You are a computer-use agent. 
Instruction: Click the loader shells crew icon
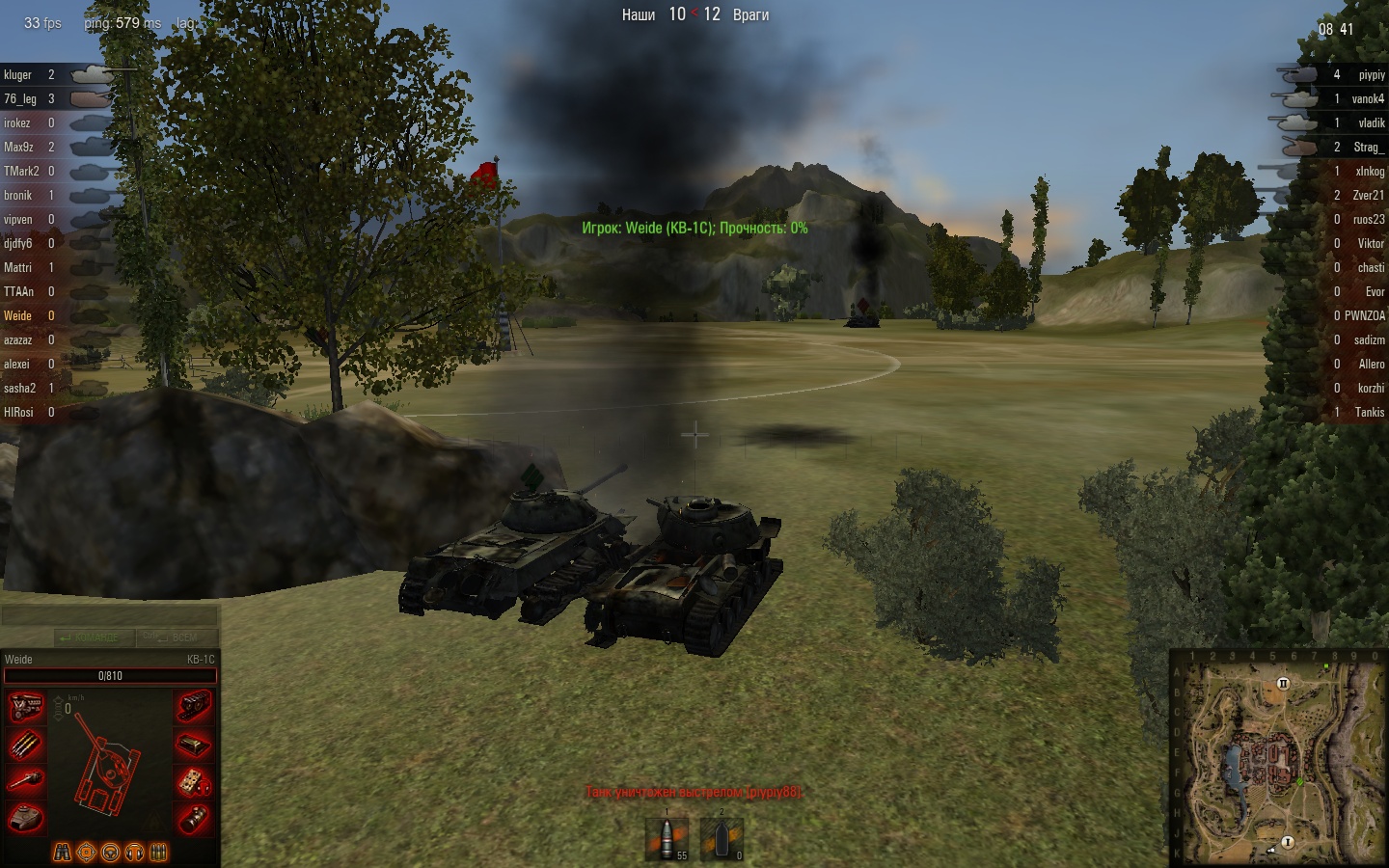click(159, 853)
